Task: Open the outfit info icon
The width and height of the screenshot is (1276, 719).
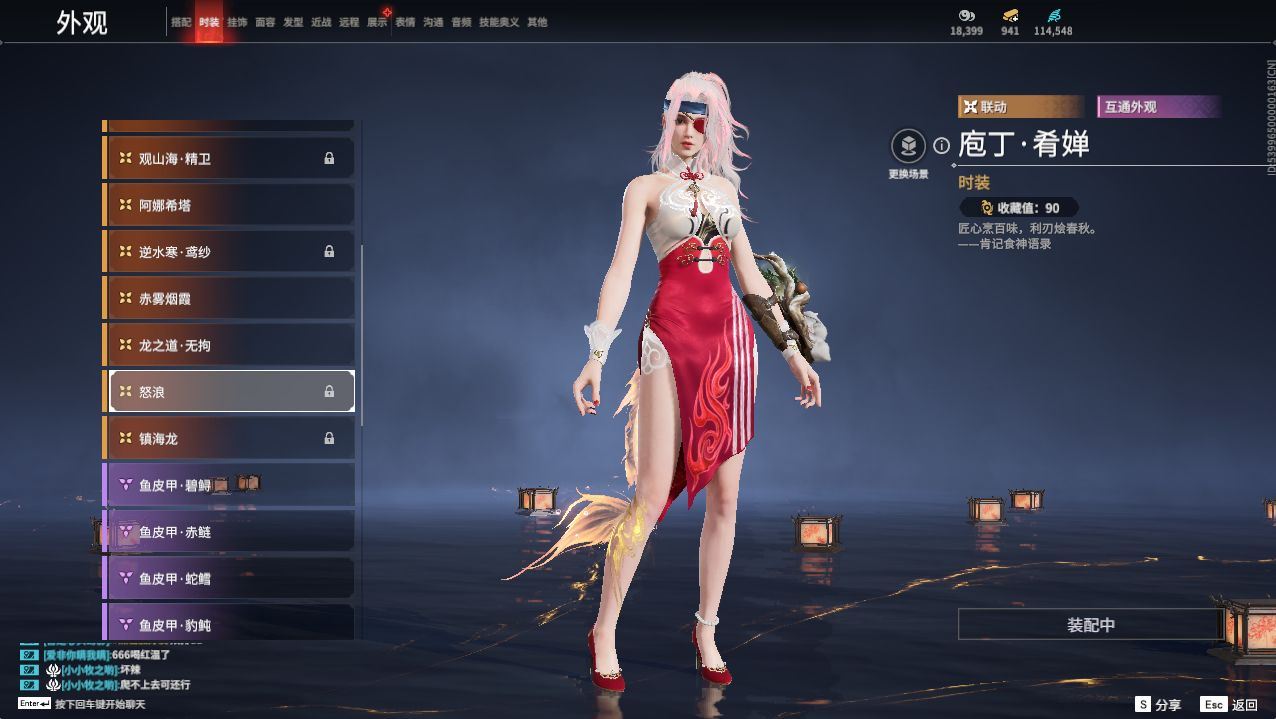Action: 941,146
